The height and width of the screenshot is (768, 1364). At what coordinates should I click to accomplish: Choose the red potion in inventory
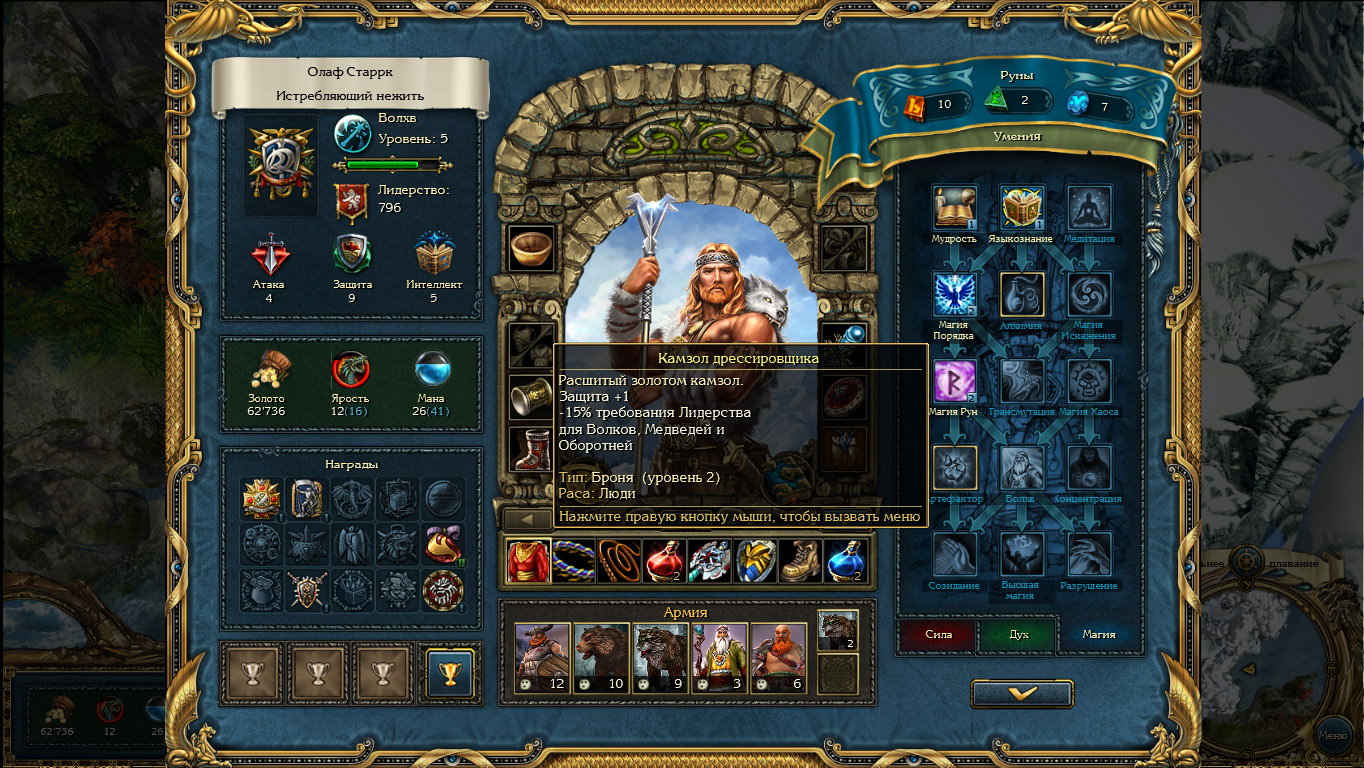[664, 561]
